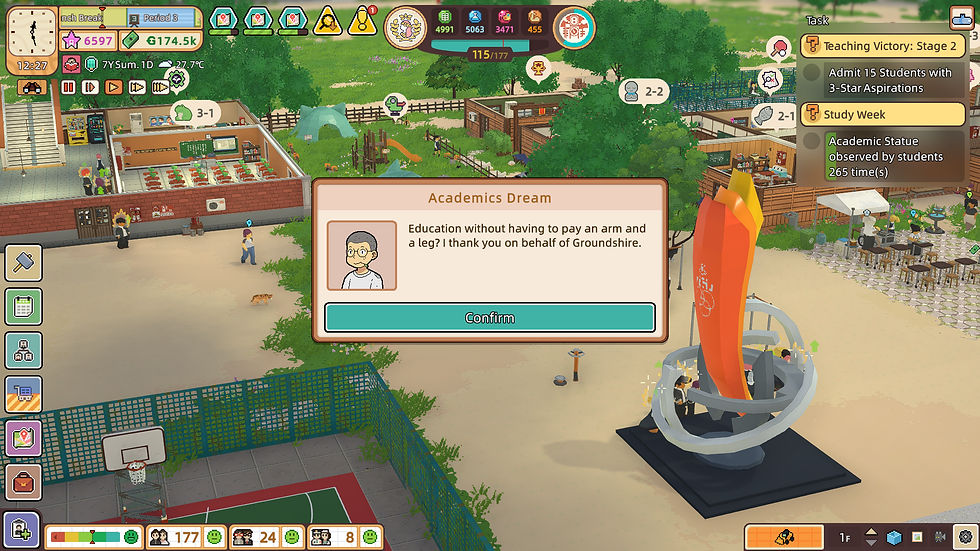Set game to normal play speed

click(112, 87)
